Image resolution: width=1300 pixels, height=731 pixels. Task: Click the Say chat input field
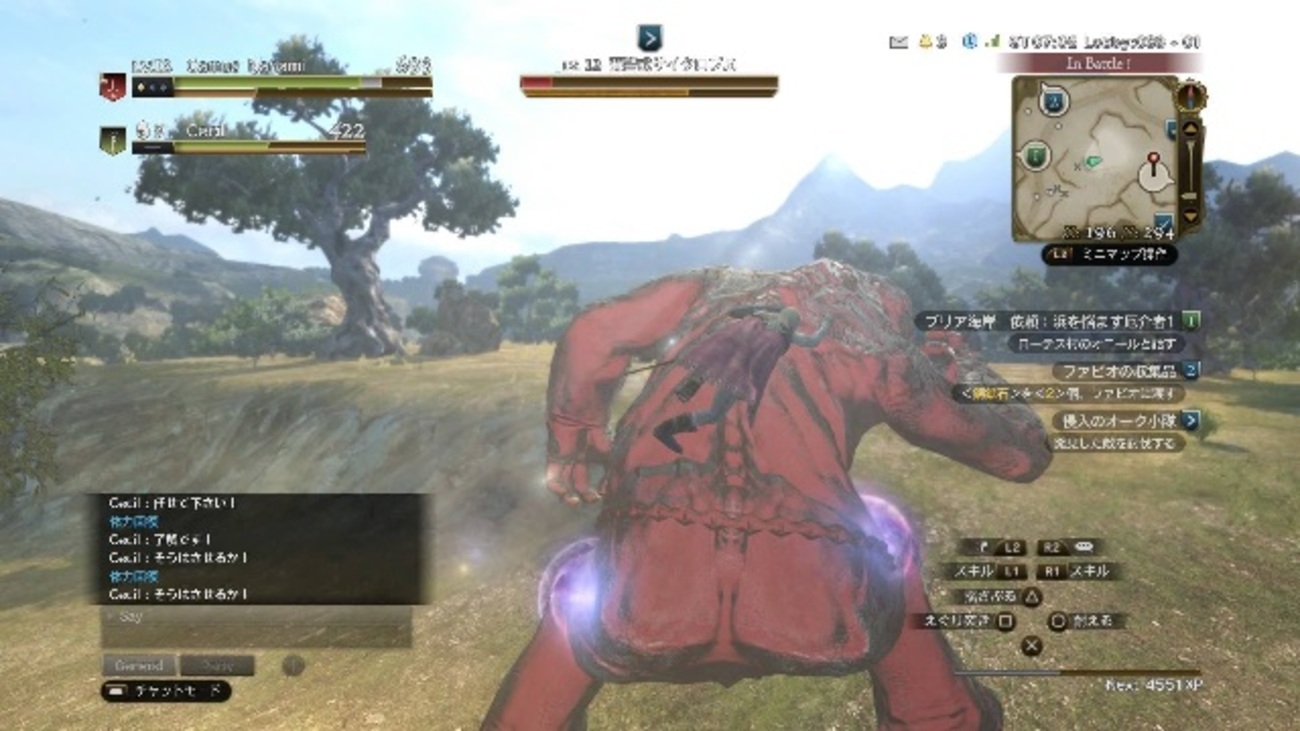click(x=256, y=618)
